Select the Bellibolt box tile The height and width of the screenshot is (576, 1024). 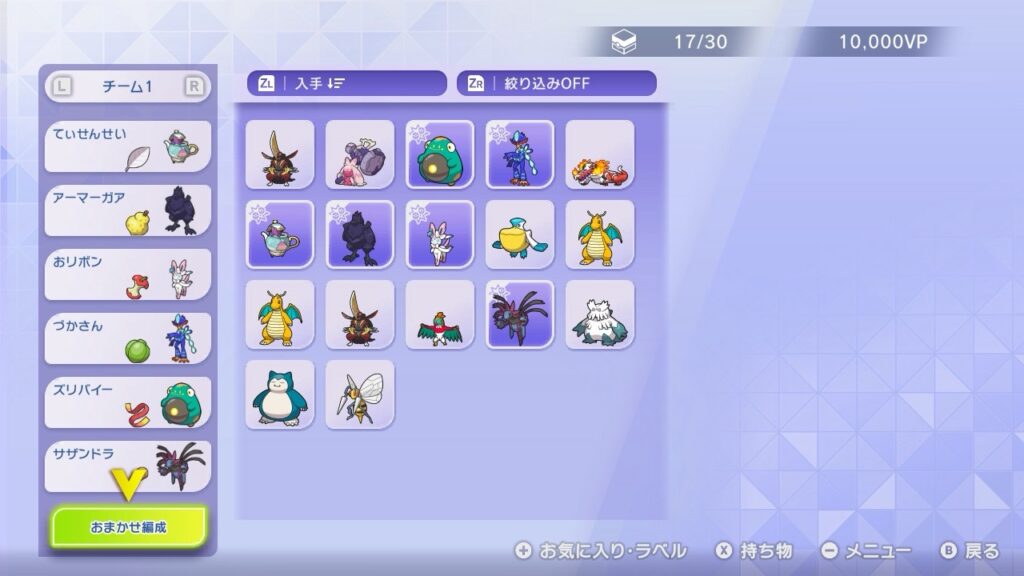coord(440,154)
